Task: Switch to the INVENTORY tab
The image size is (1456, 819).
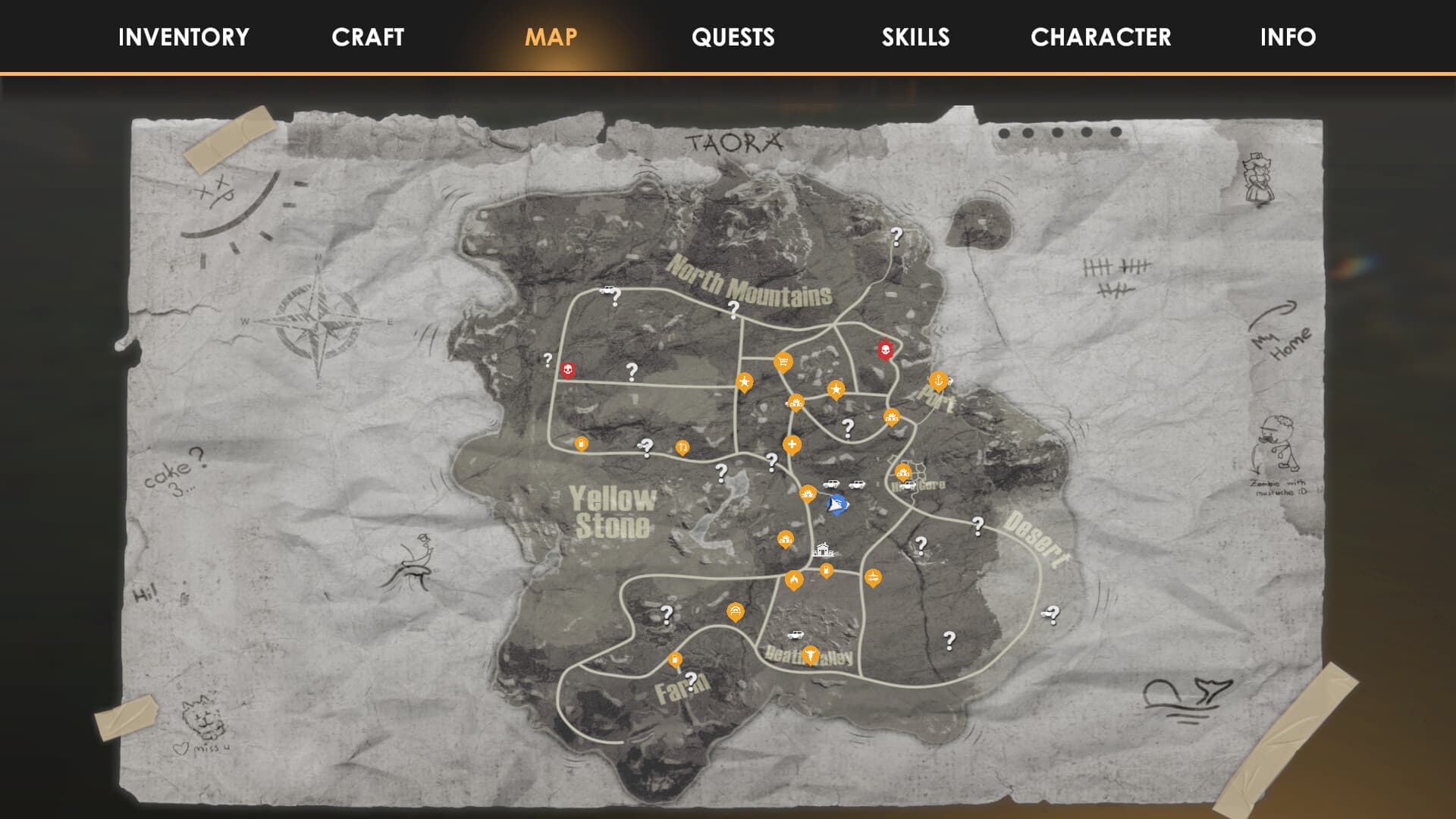Action: tap(184, 37)
